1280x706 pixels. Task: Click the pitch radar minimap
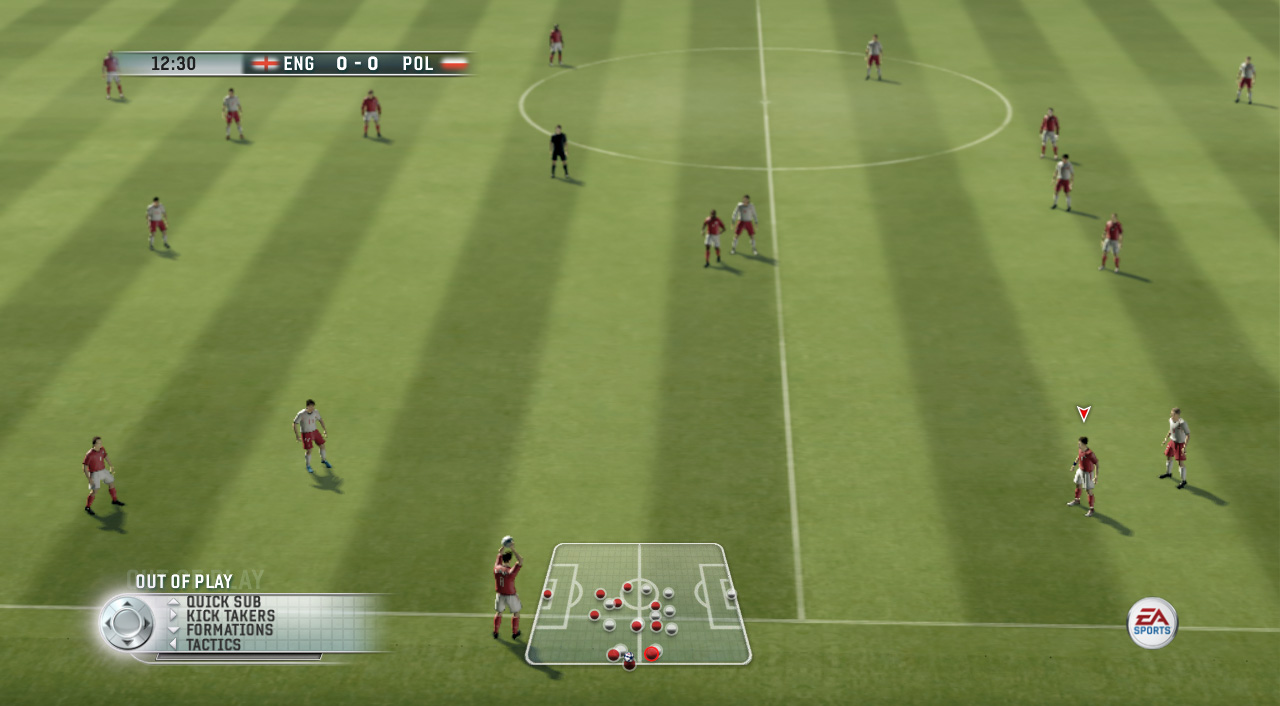click(x=639, y=604)
